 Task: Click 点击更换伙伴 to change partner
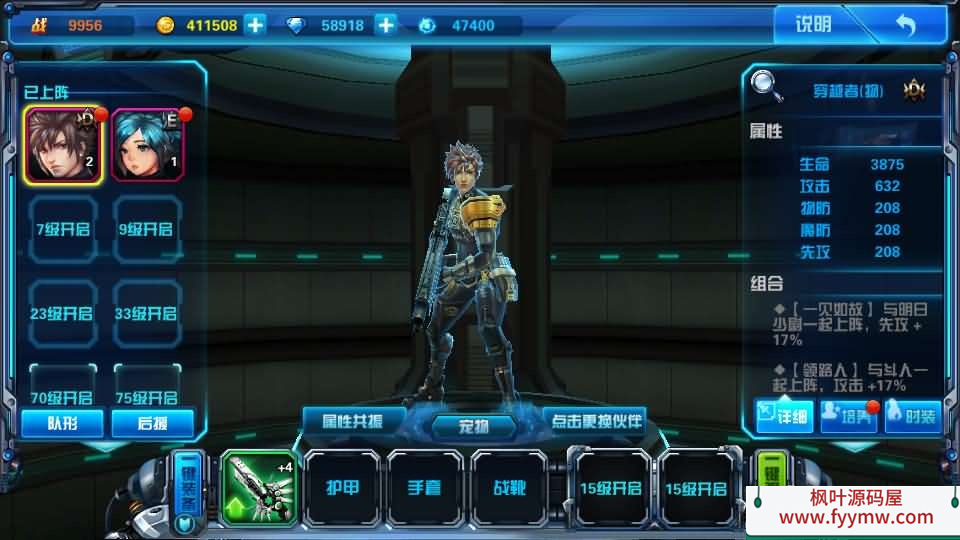coord(594,420)
